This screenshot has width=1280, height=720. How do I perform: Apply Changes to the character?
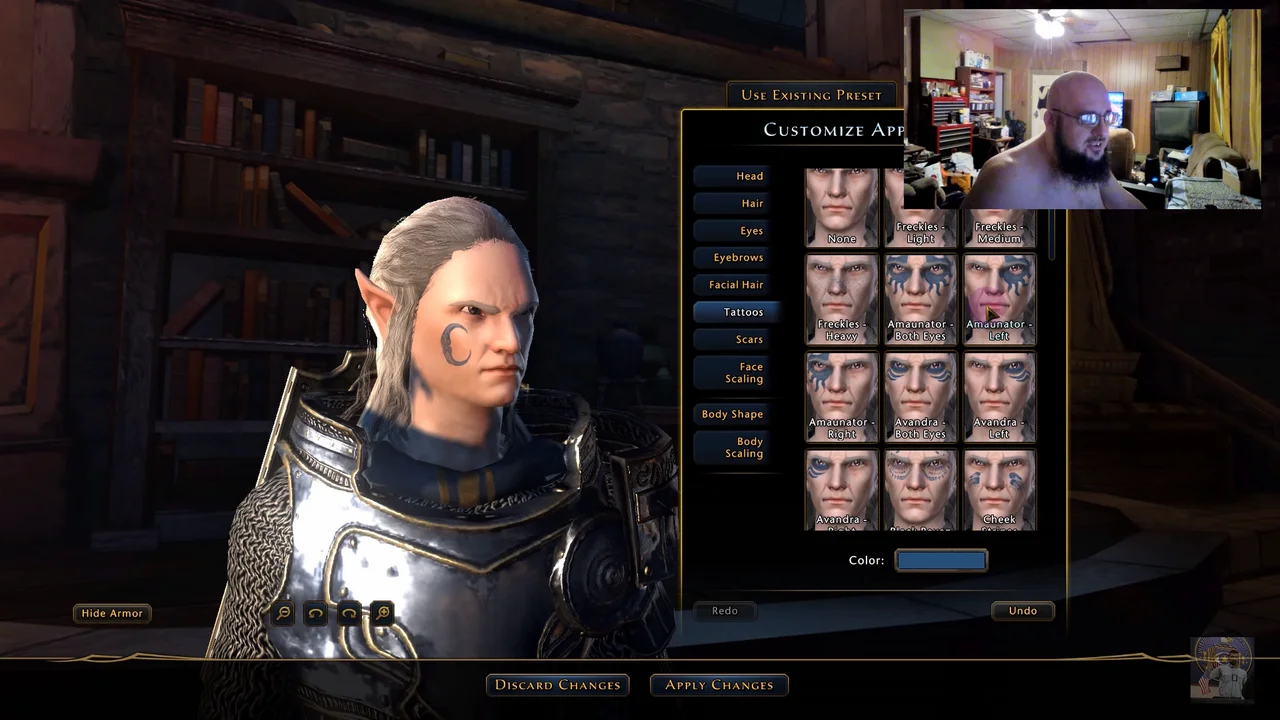(x=719, y=685)
